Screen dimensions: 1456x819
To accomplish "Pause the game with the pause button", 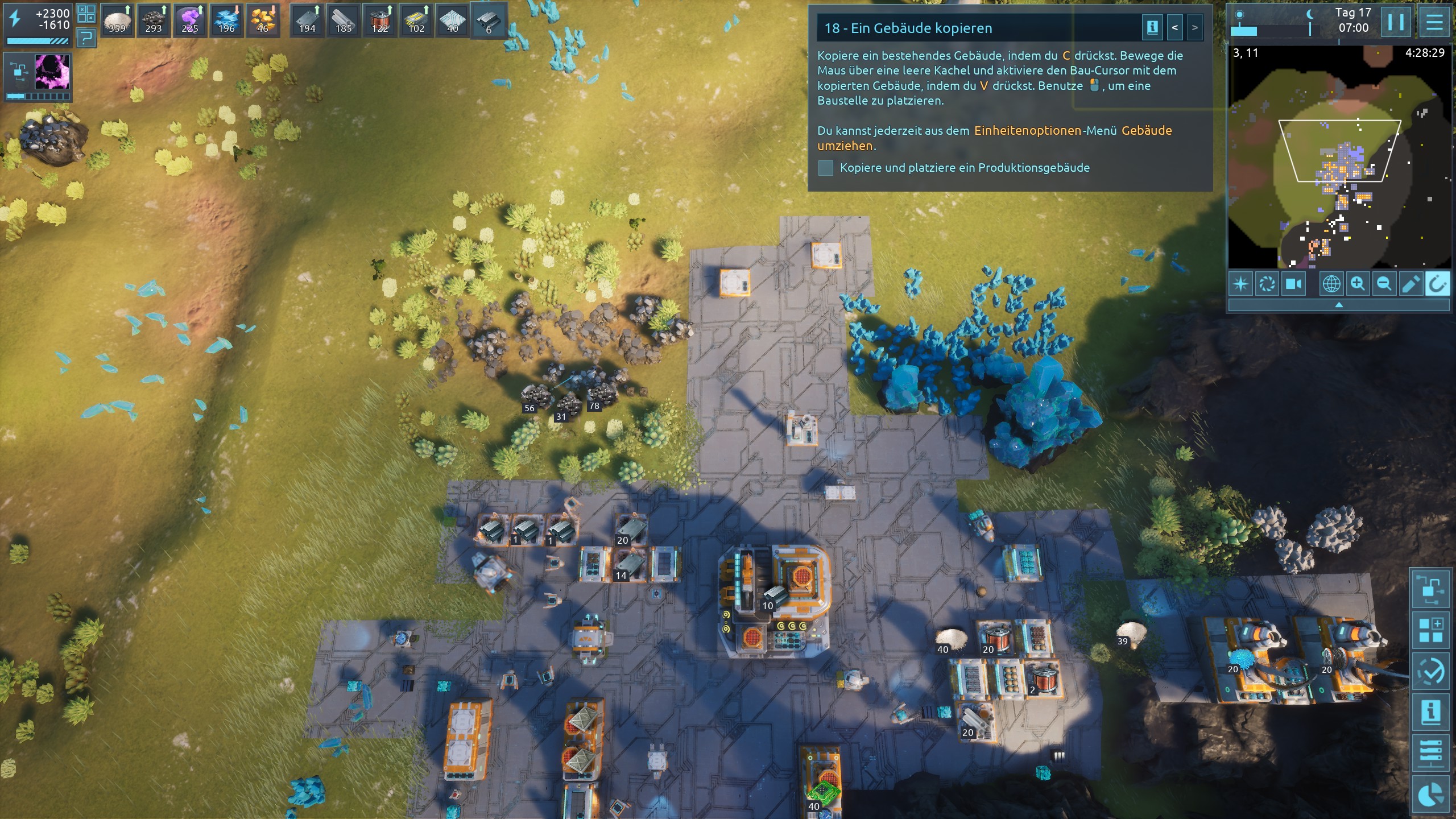I will coord(1396,23).
